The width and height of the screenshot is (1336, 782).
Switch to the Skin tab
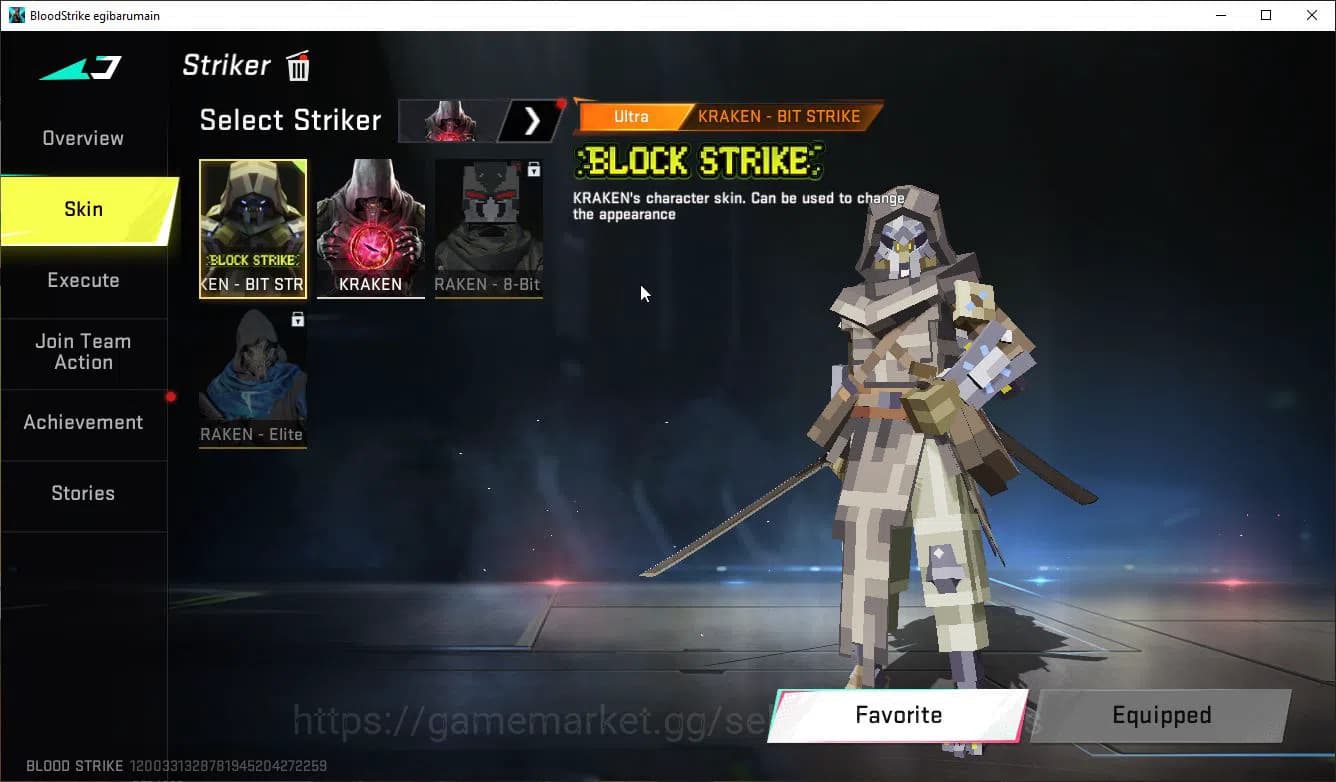[x=83, y=209]
